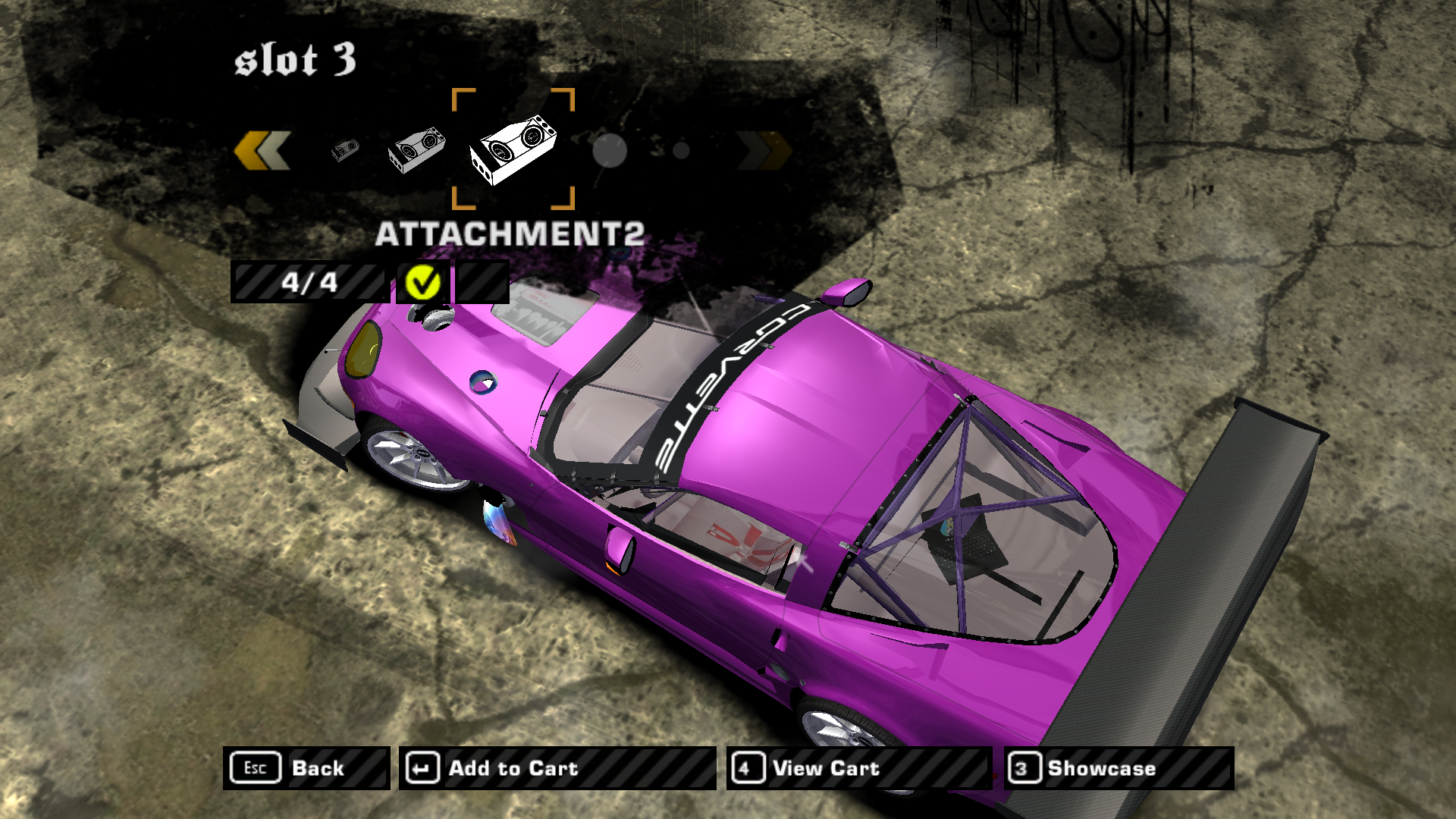Select the grey circle attachment option
This screenshot has height=819, width=1456.
tap(609, 150)
